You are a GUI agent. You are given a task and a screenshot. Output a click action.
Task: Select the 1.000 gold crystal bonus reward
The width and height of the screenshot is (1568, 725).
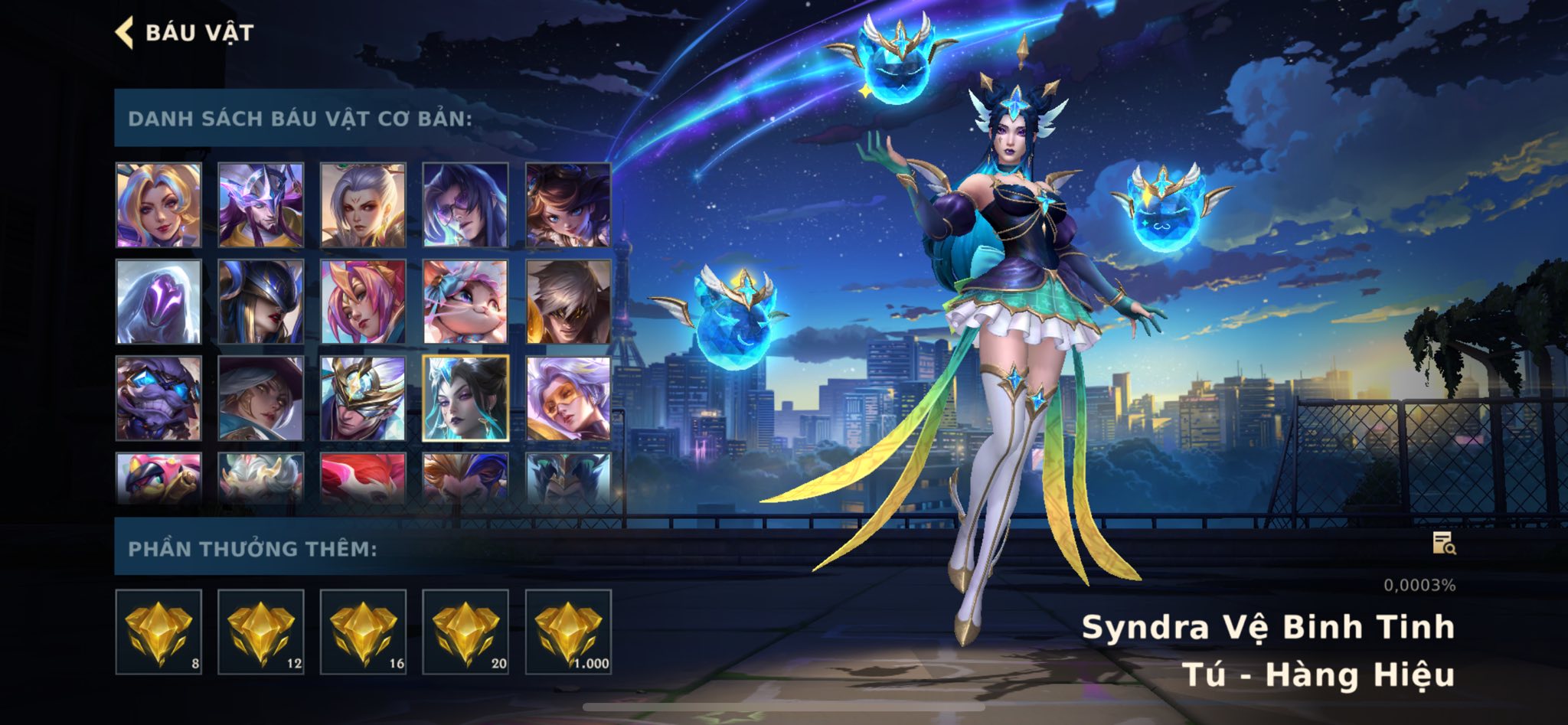(568, 632)
